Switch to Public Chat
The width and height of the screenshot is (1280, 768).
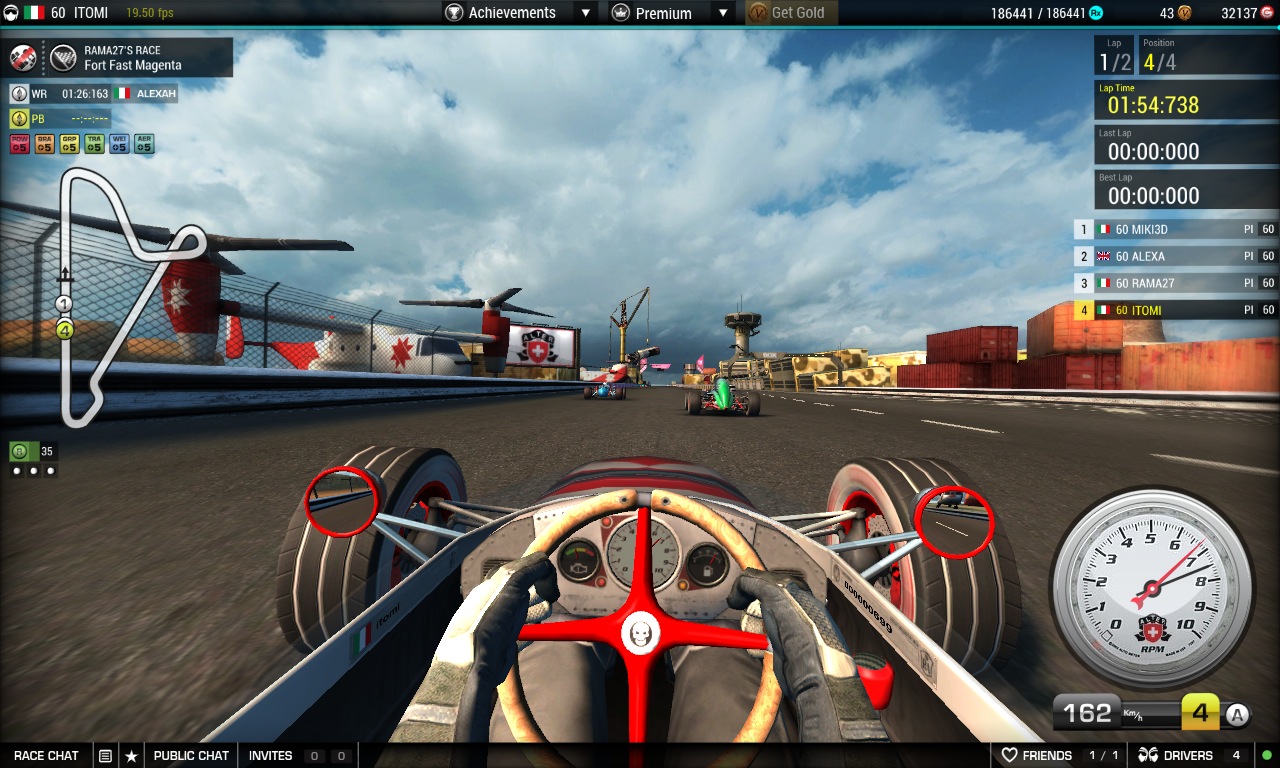point(191,755)
